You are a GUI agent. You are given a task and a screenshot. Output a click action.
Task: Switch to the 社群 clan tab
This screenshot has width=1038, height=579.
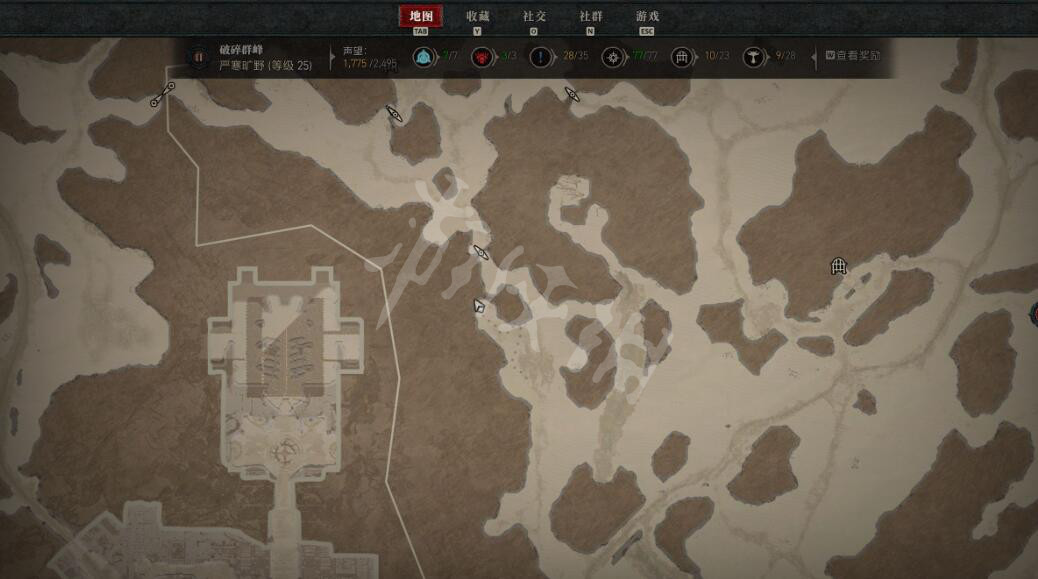click(591, 16)
